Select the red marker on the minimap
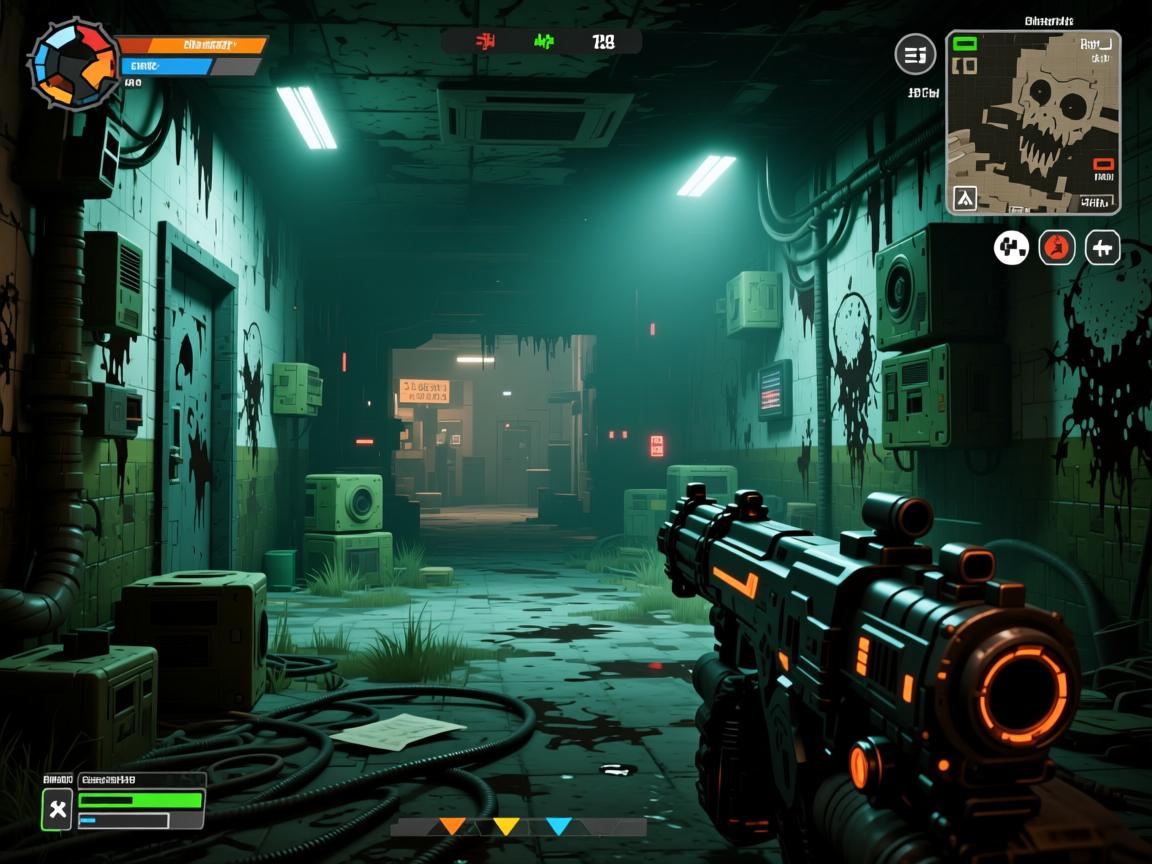Viewport: 1152px width, 864px height. pyautogui.click(x=1103, y=164)
